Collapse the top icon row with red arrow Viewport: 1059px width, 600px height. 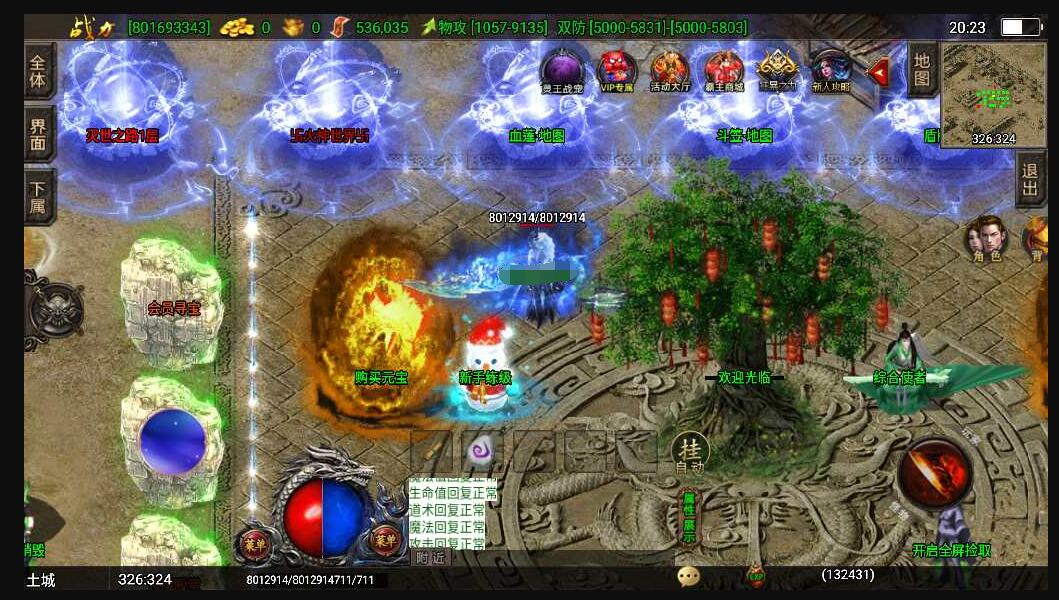(878, 72)
